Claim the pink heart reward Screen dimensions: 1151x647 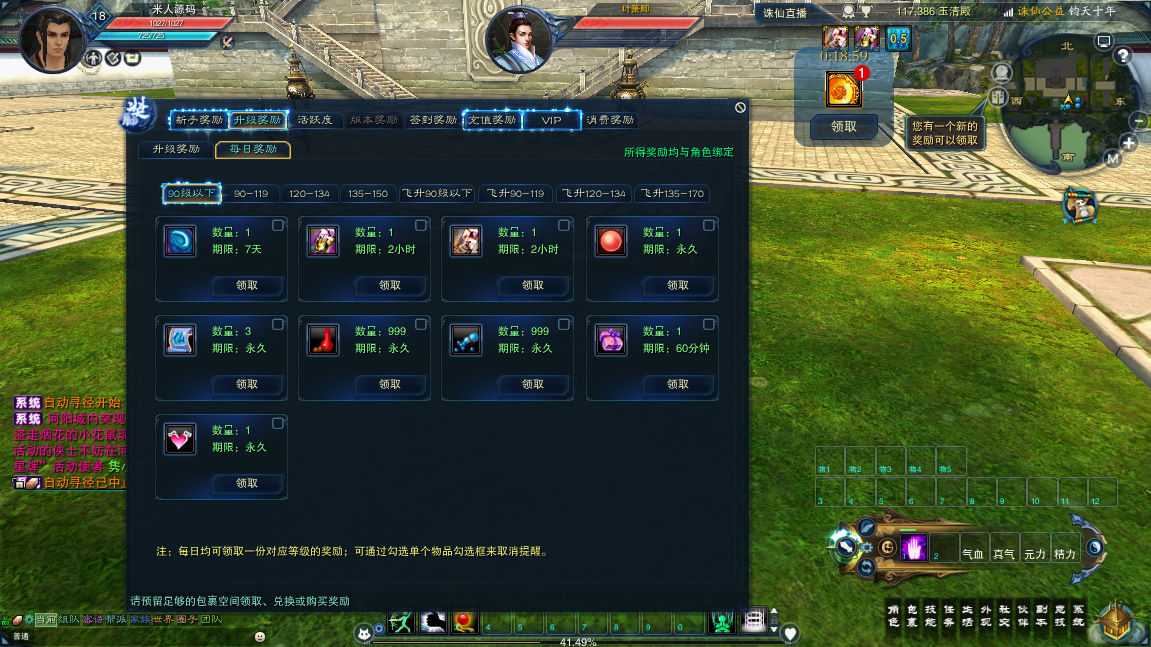(247, 484)
